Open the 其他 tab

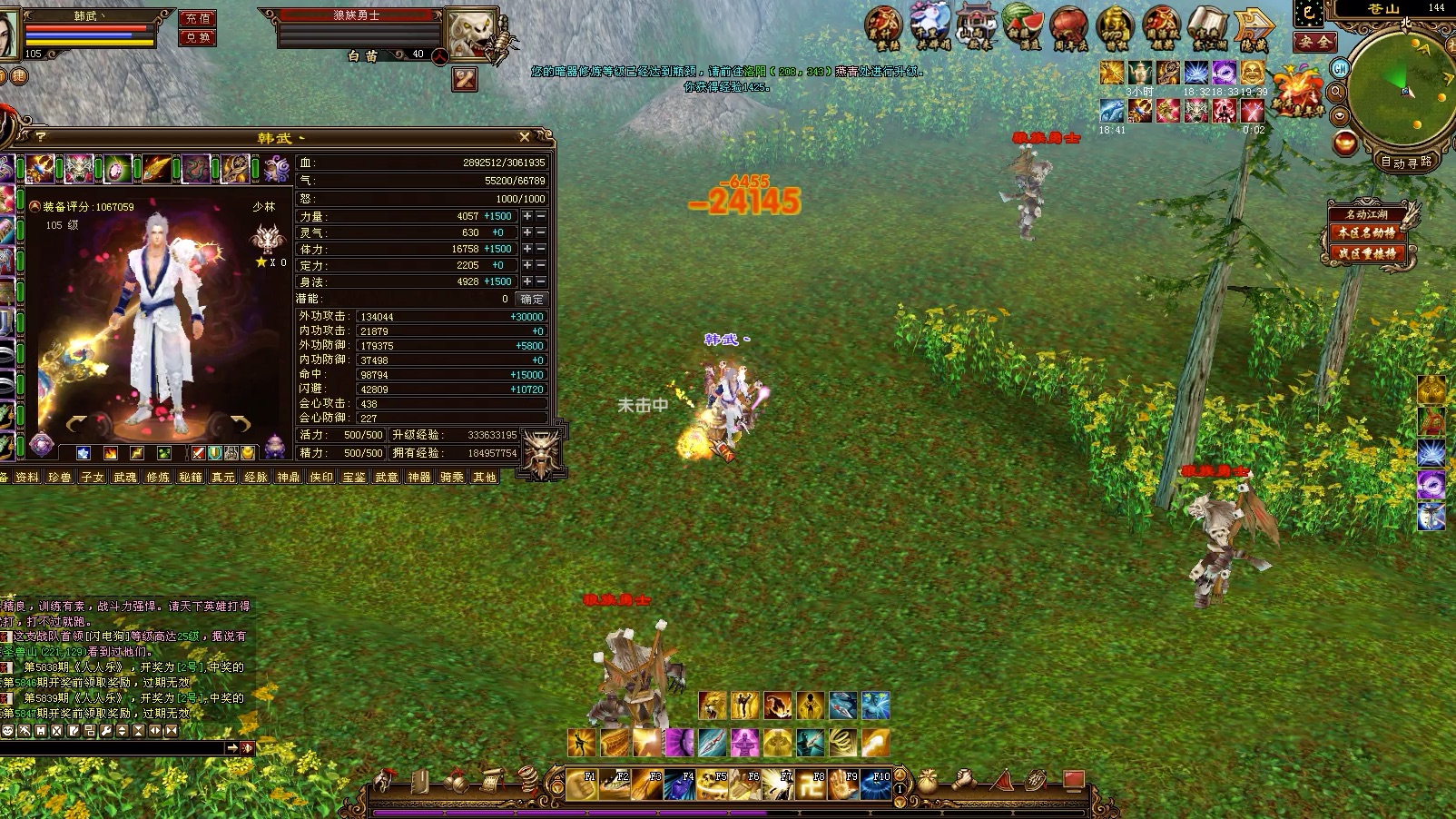(485, 477)
